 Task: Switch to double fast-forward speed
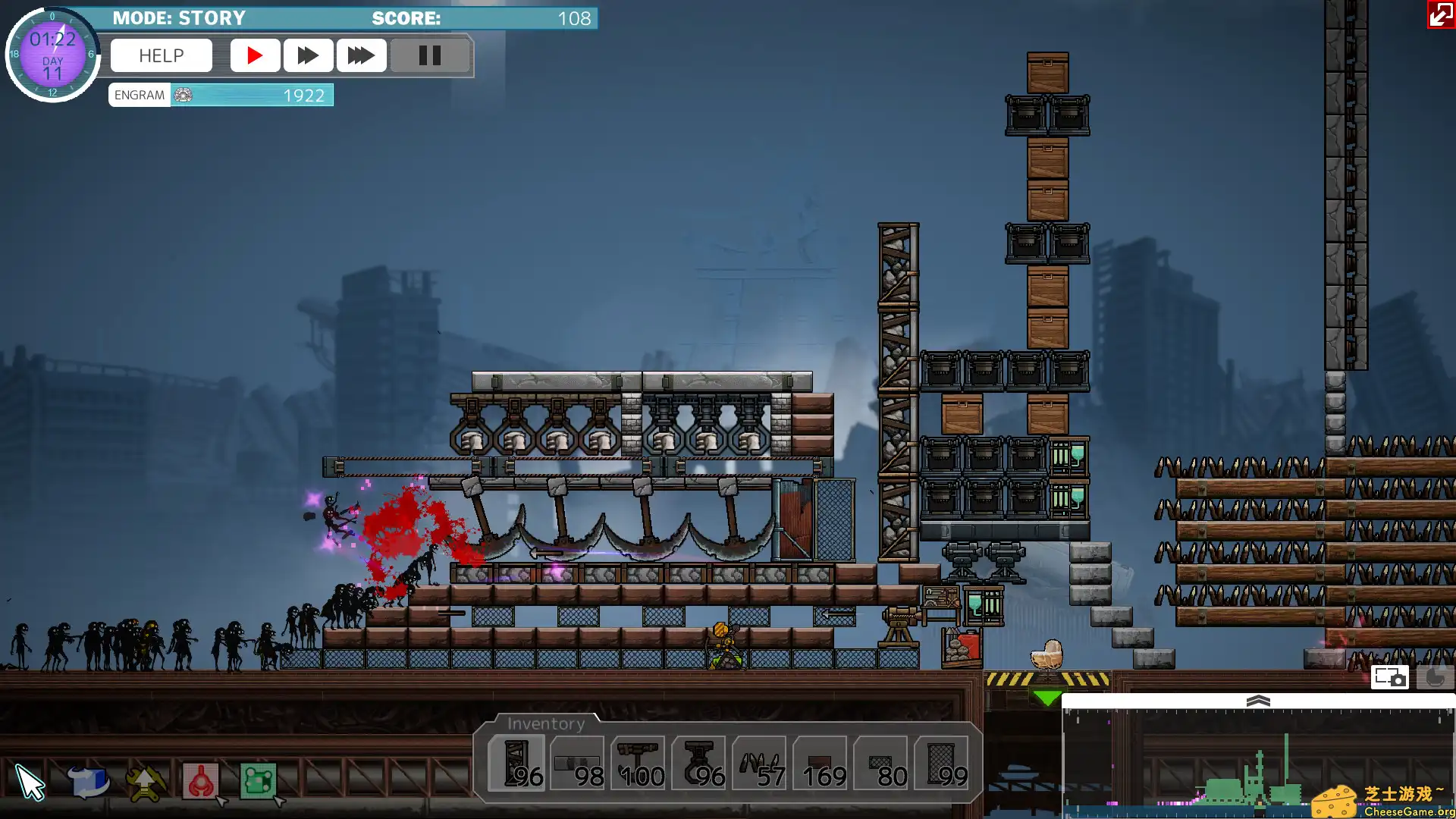308,55
